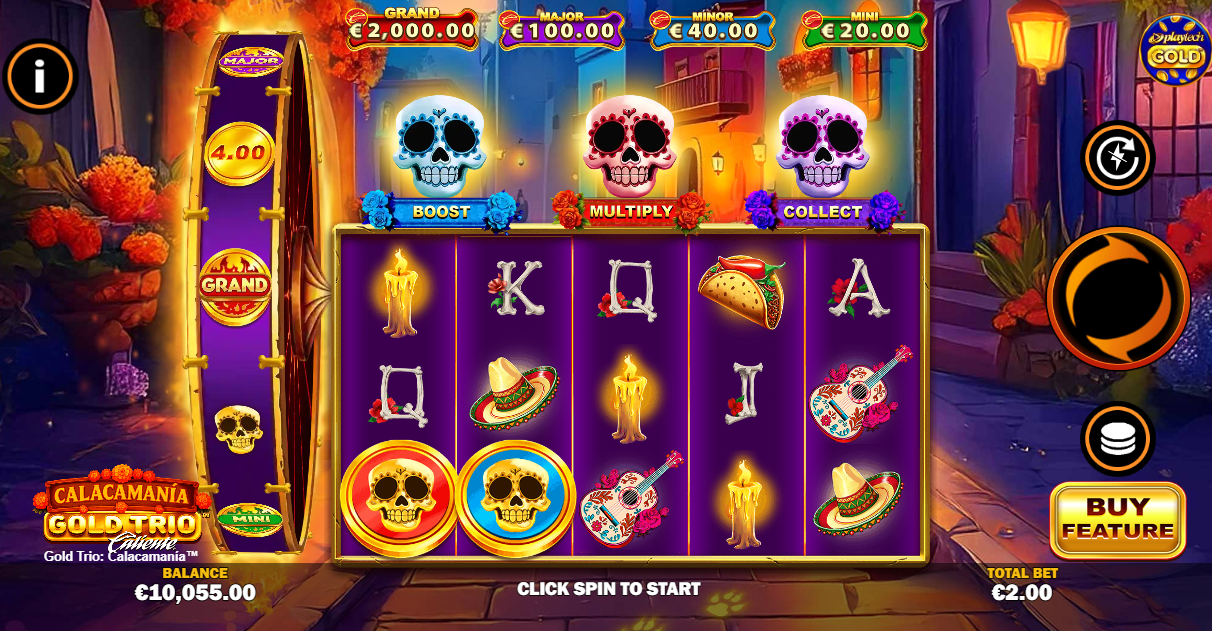
Task: Spin the reels
Action: point(1118,297)
